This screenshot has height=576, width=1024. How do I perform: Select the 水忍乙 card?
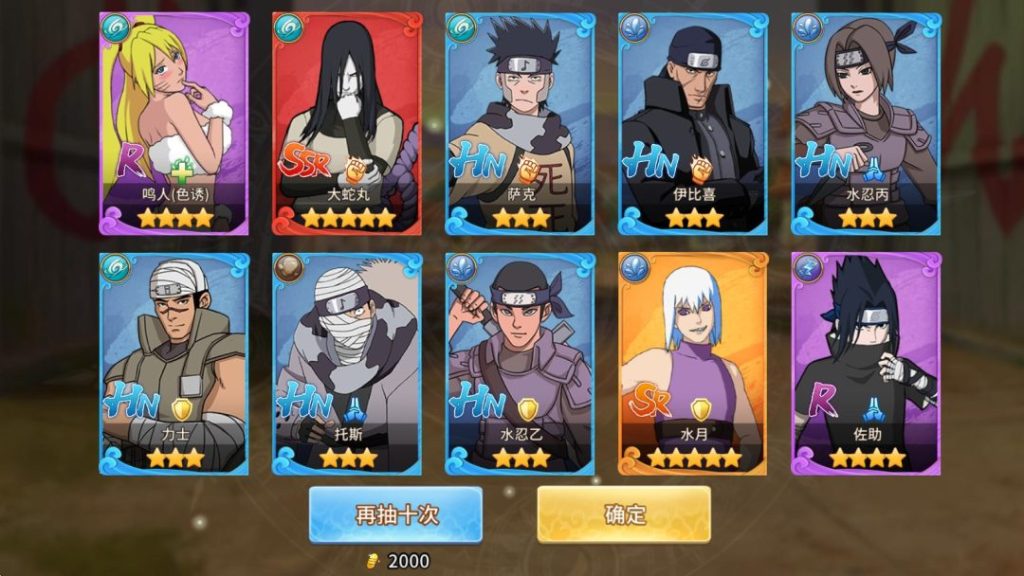pos(520,362)
